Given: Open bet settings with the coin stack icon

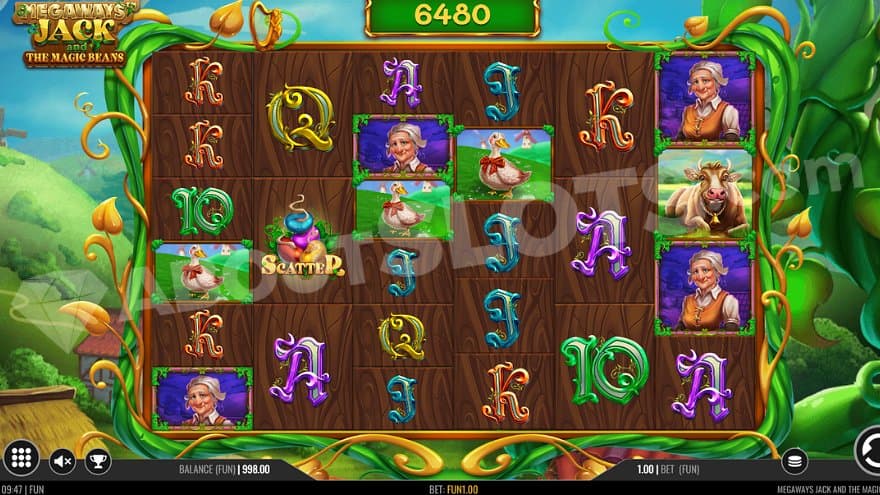Looking at the screenshot, I should click(794, 461).
